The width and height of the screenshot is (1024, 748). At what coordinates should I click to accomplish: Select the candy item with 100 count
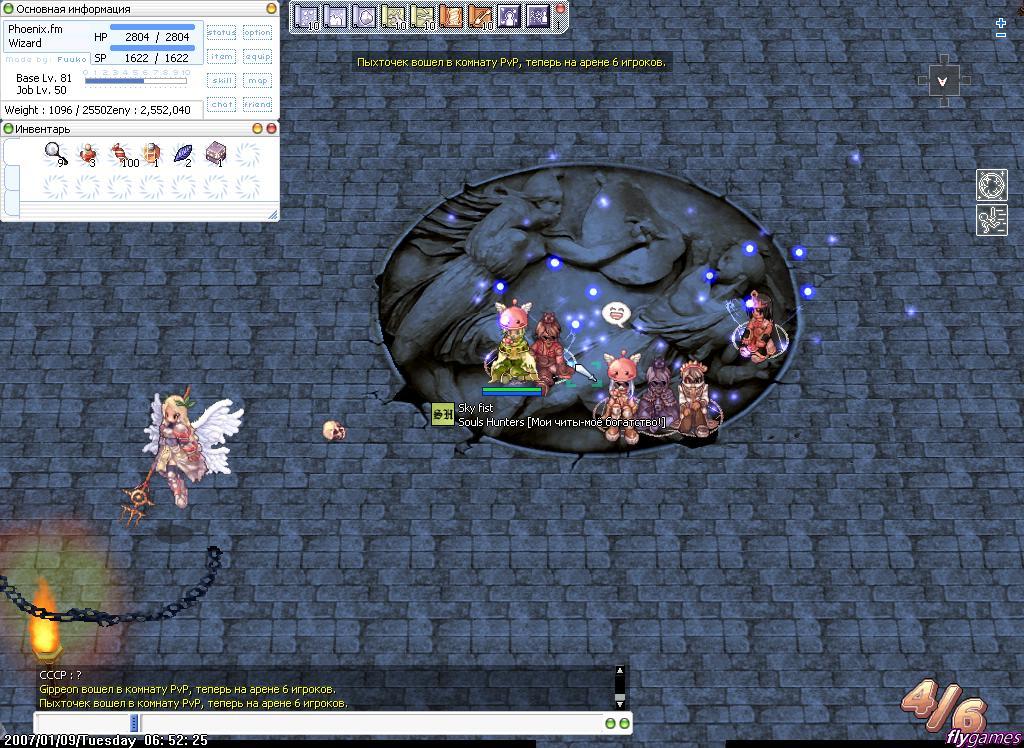pos(120,153)
